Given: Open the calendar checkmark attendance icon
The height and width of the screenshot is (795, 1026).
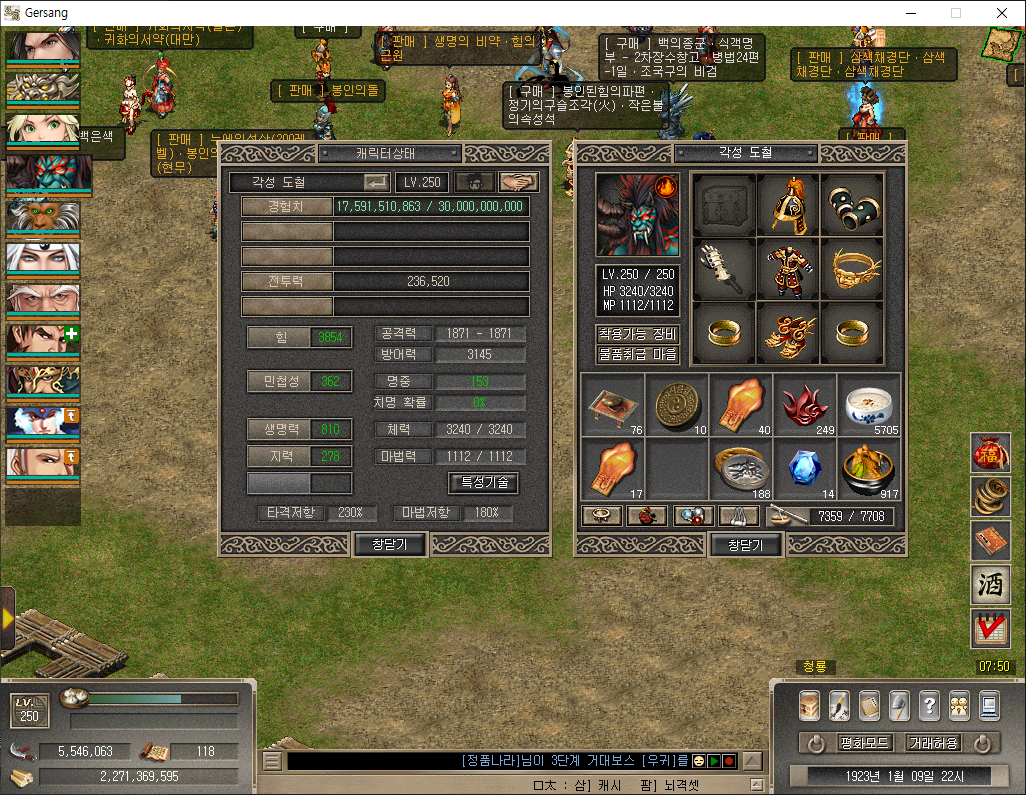Looking at the screenshot, I should pos(990,629).
